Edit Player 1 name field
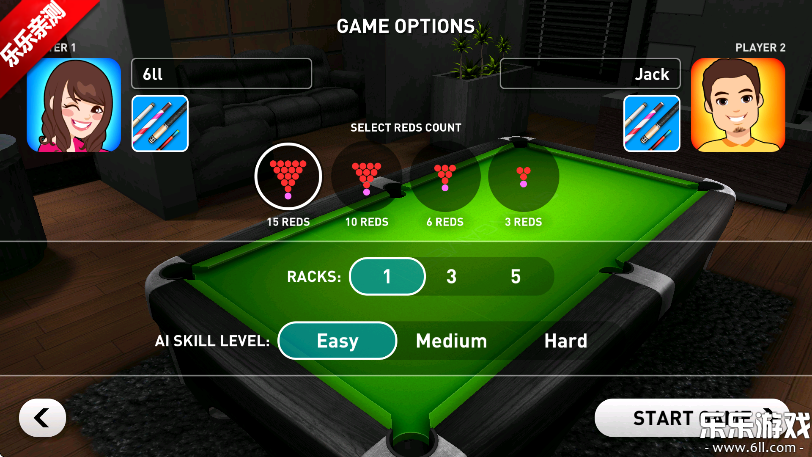Screen dimensions: 812x457 pyautogui.click(x=221, y=74)
